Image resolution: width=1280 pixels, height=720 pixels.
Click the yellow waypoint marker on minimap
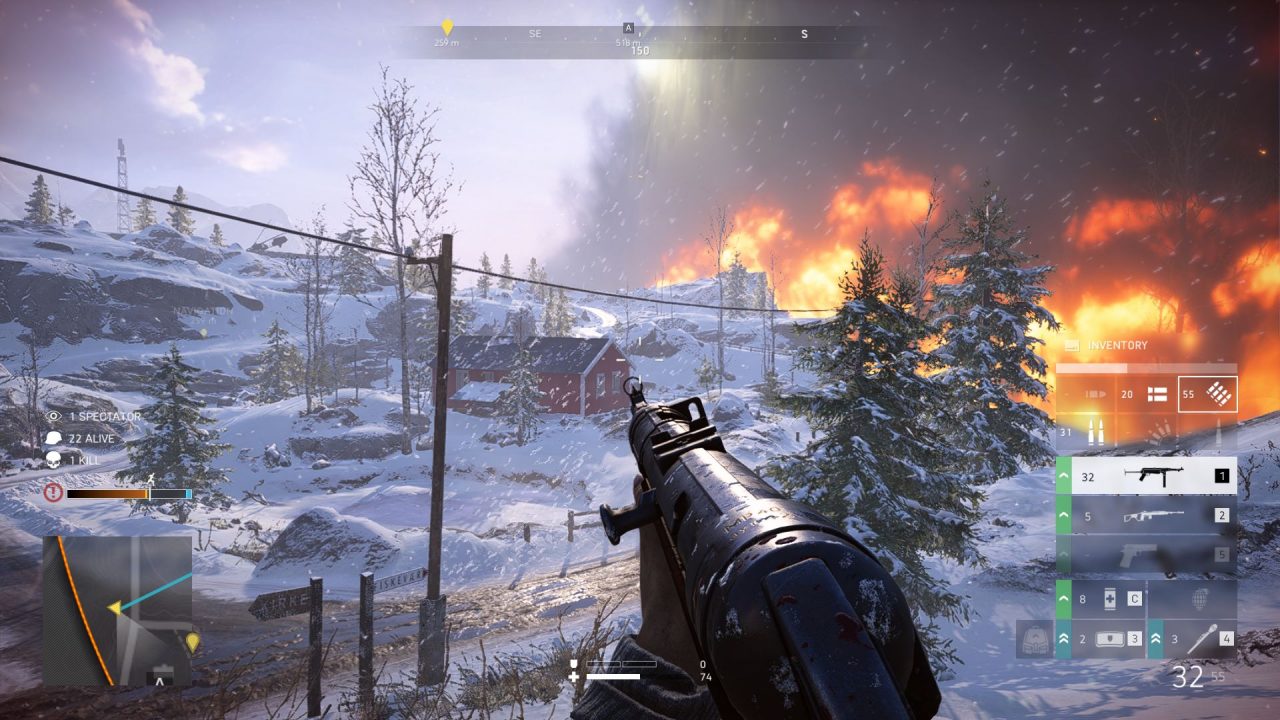click(192, 642)
